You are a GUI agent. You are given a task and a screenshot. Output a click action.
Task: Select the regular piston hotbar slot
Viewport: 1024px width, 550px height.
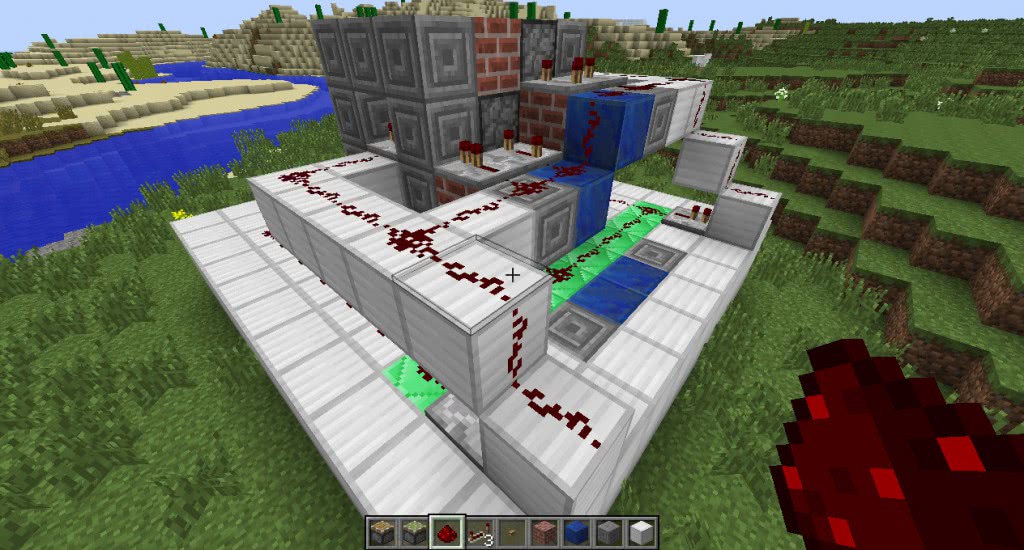(x=381, y=532)
